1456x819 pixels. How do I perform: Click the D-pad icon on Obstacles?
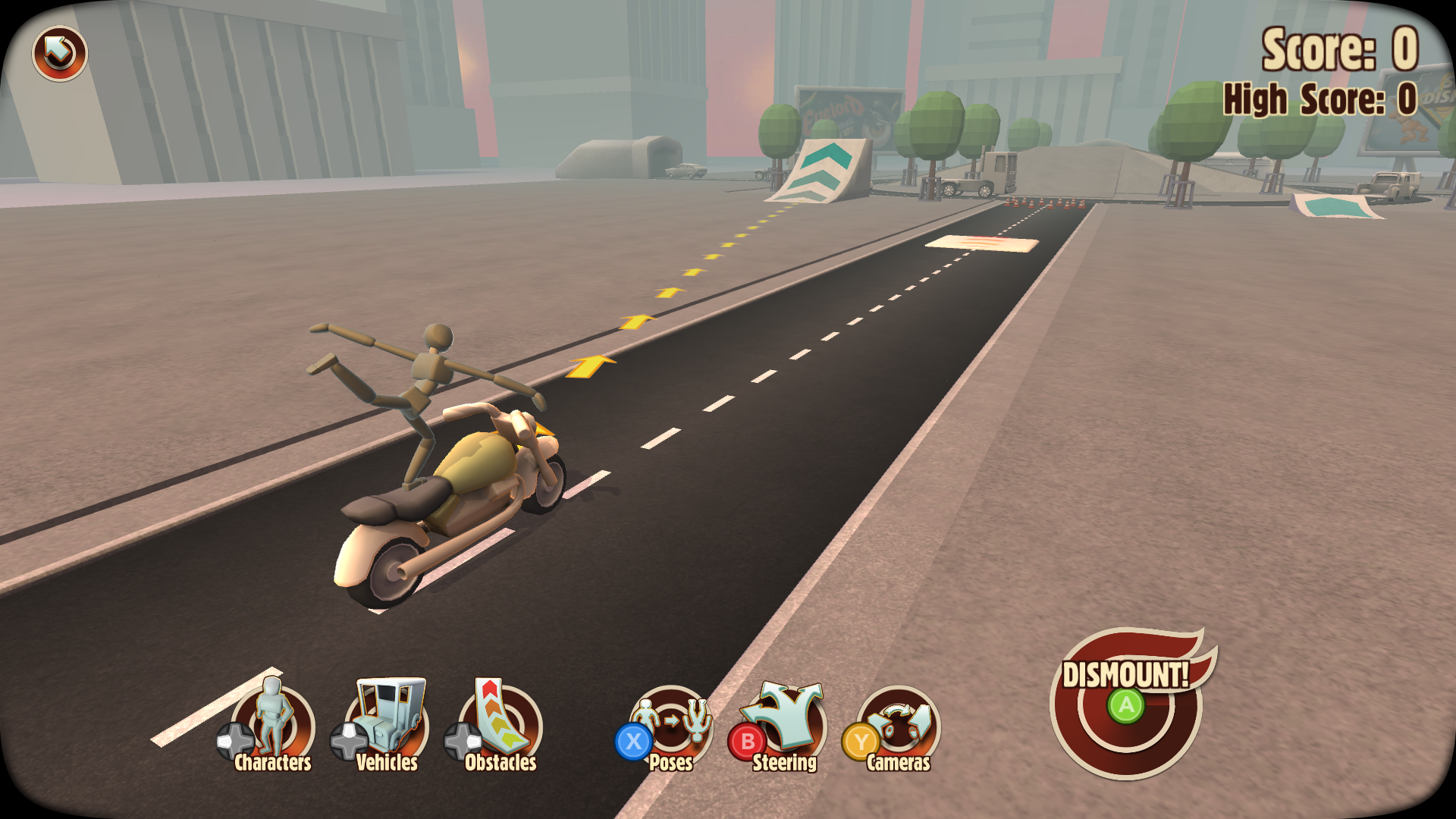(x=461, y=742)
